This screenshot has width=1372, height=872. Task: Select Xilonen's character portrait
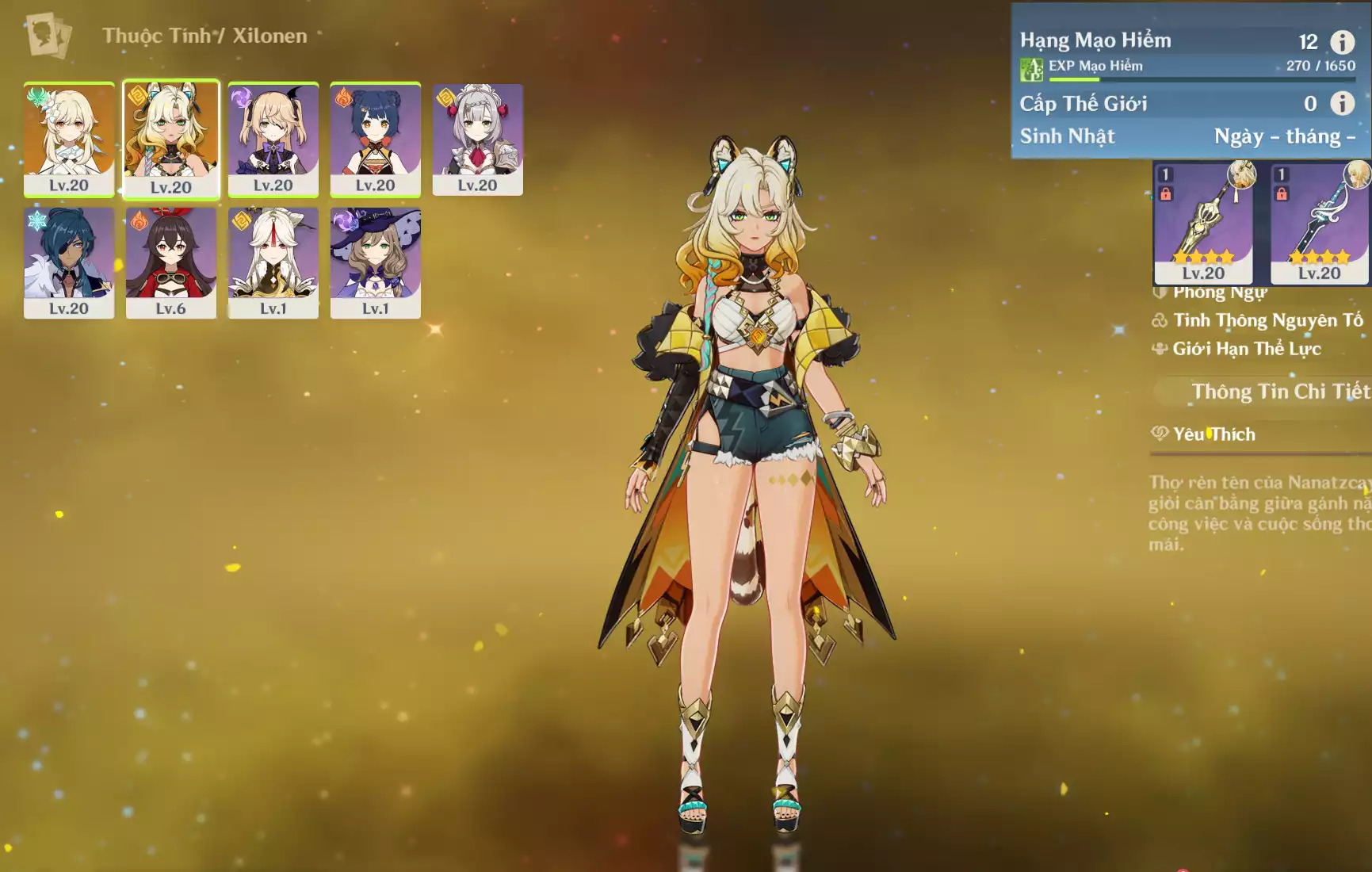171,139
